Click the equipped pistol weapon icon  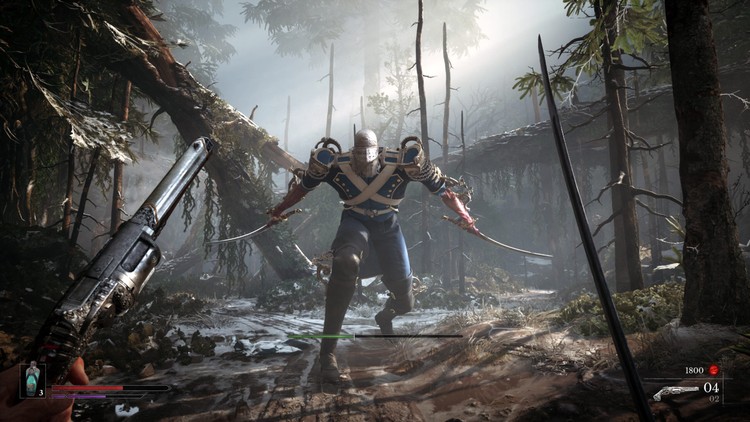675,392
